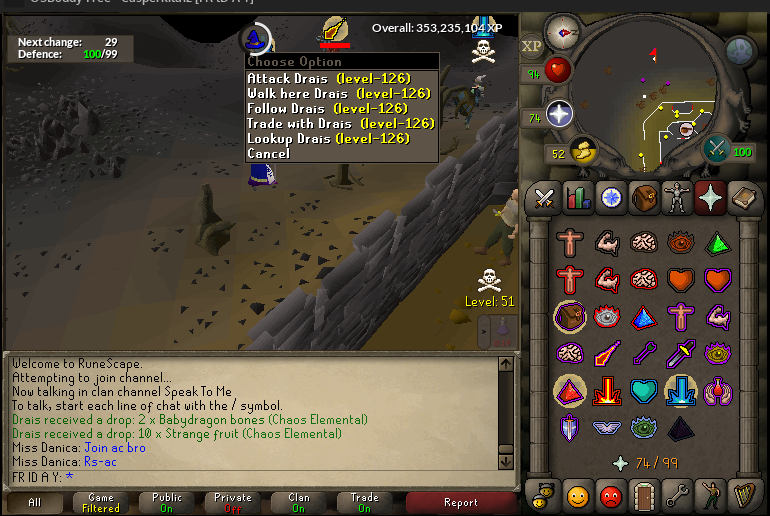Toggle the XP drops button

pos(532,46)
